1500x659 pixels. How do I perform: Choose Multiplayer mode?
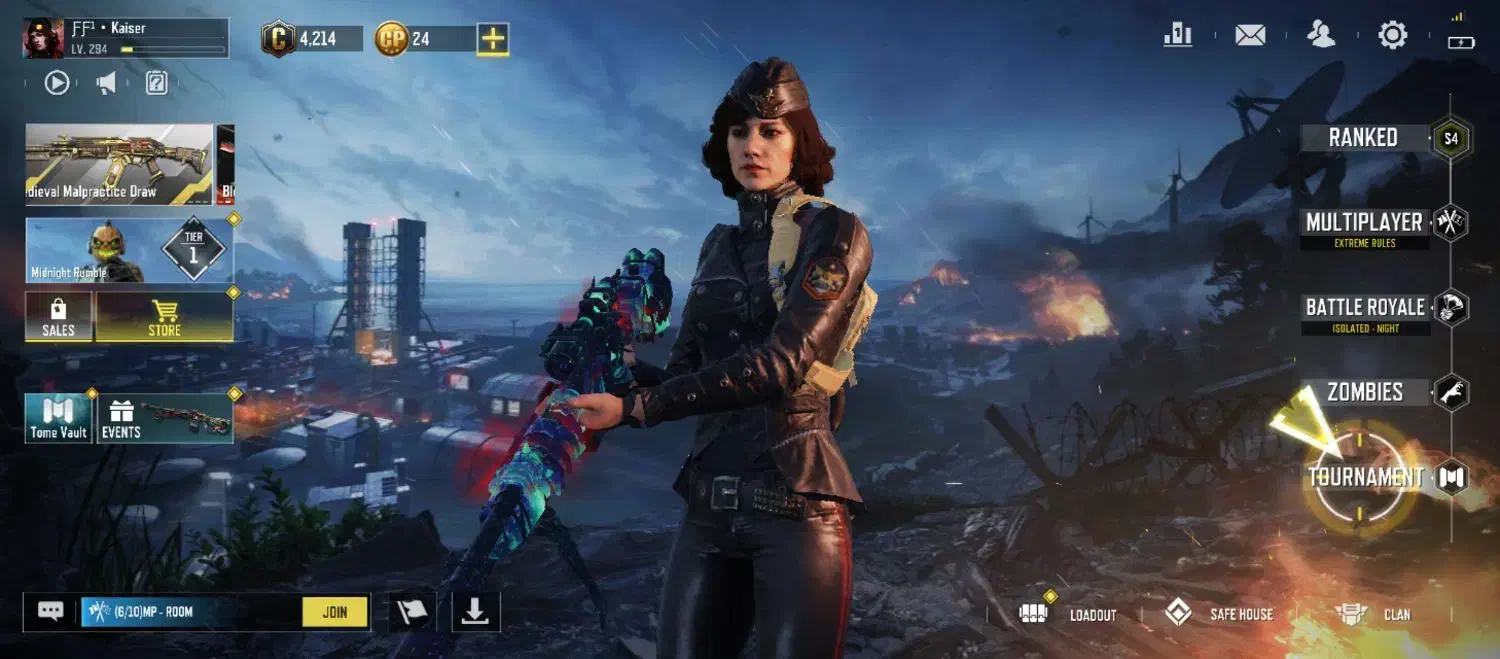[x=1364, y=224]
